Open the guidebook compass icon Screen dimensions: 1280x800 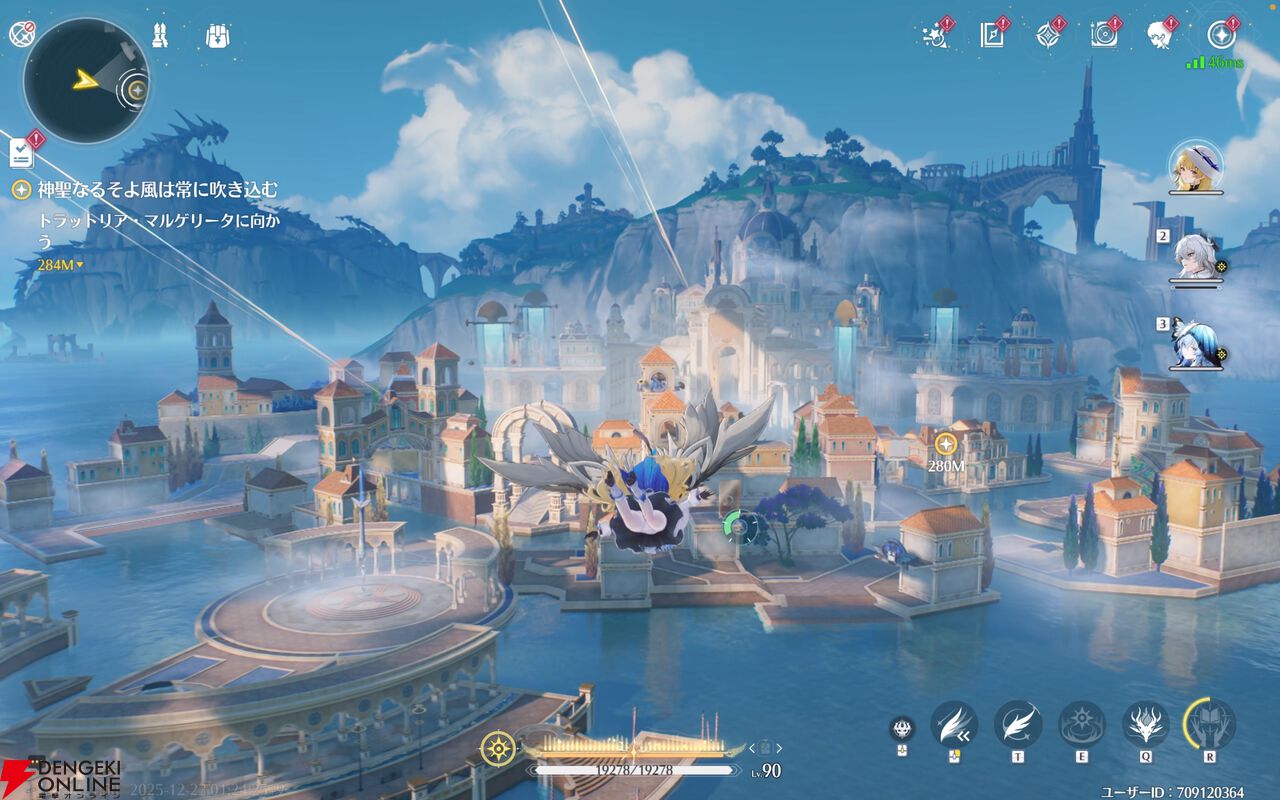click(992, 35)
